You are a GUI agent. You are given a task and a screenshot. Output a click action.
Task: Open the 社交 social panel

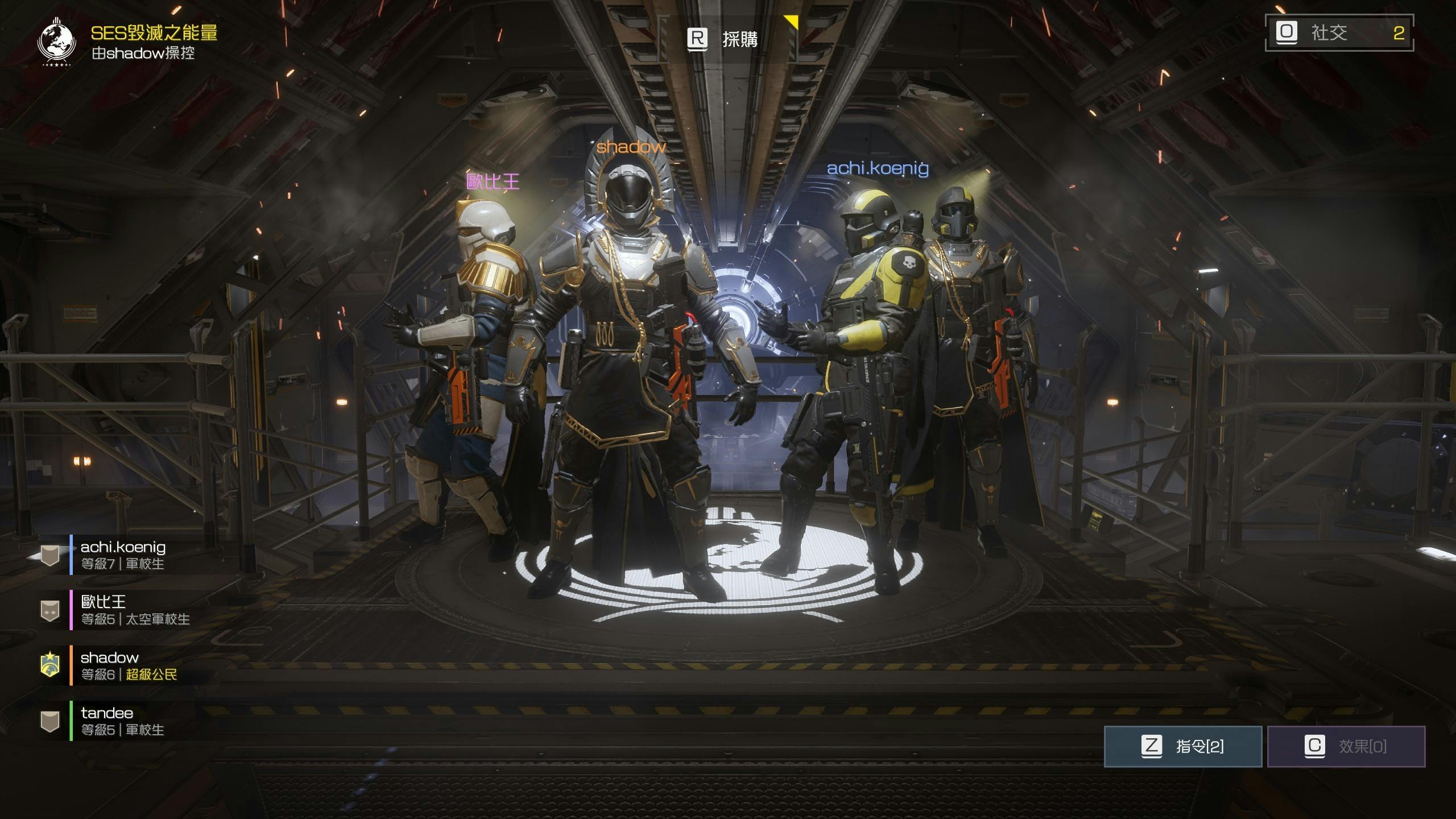(x=1339, y=32)
